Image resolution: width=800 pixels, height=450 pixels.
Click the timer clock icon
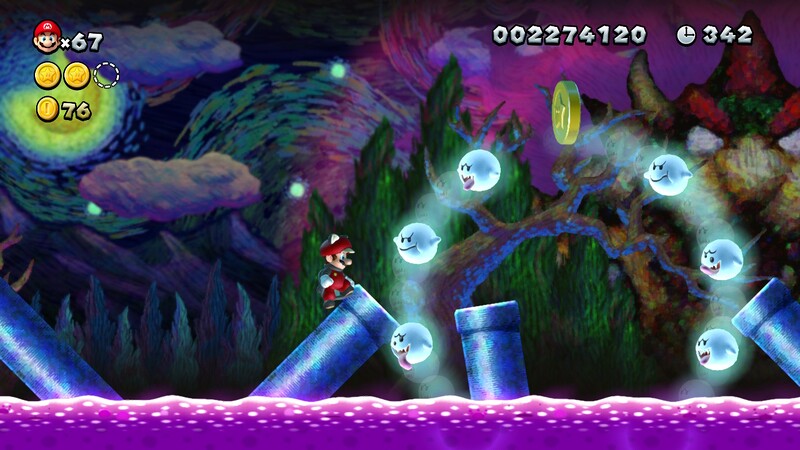686,35
